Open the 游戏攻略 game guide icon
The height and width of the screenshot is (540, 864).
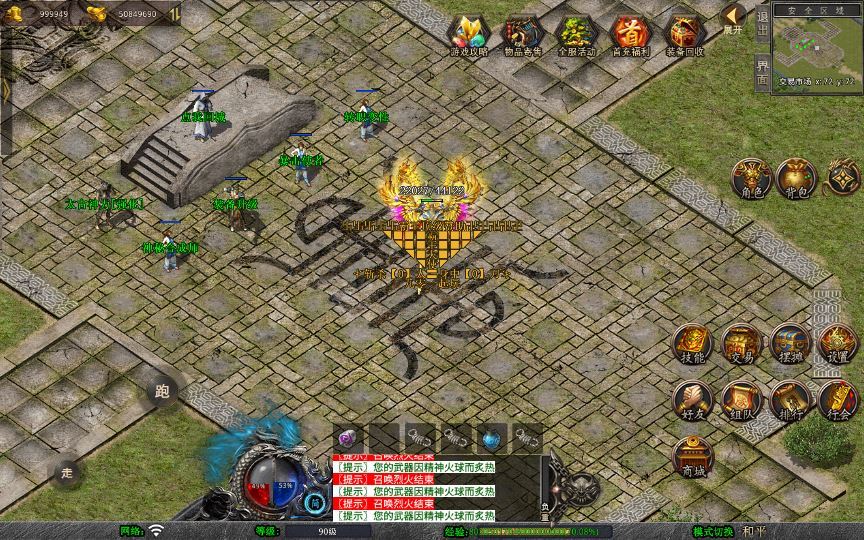(x=469, y=35)
